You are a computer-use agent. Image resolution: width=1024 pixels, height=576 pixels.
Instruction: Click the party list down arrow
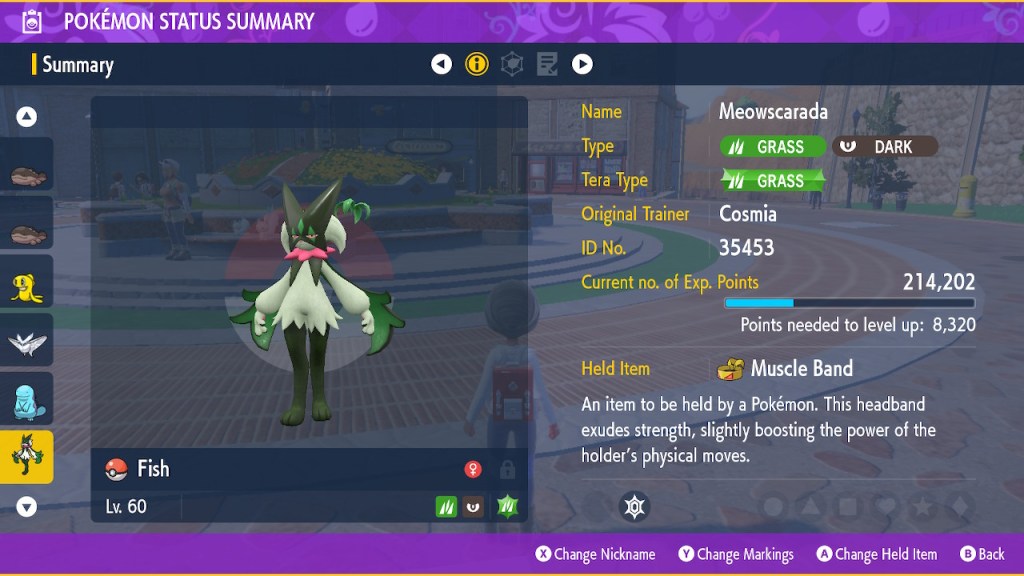27,507
